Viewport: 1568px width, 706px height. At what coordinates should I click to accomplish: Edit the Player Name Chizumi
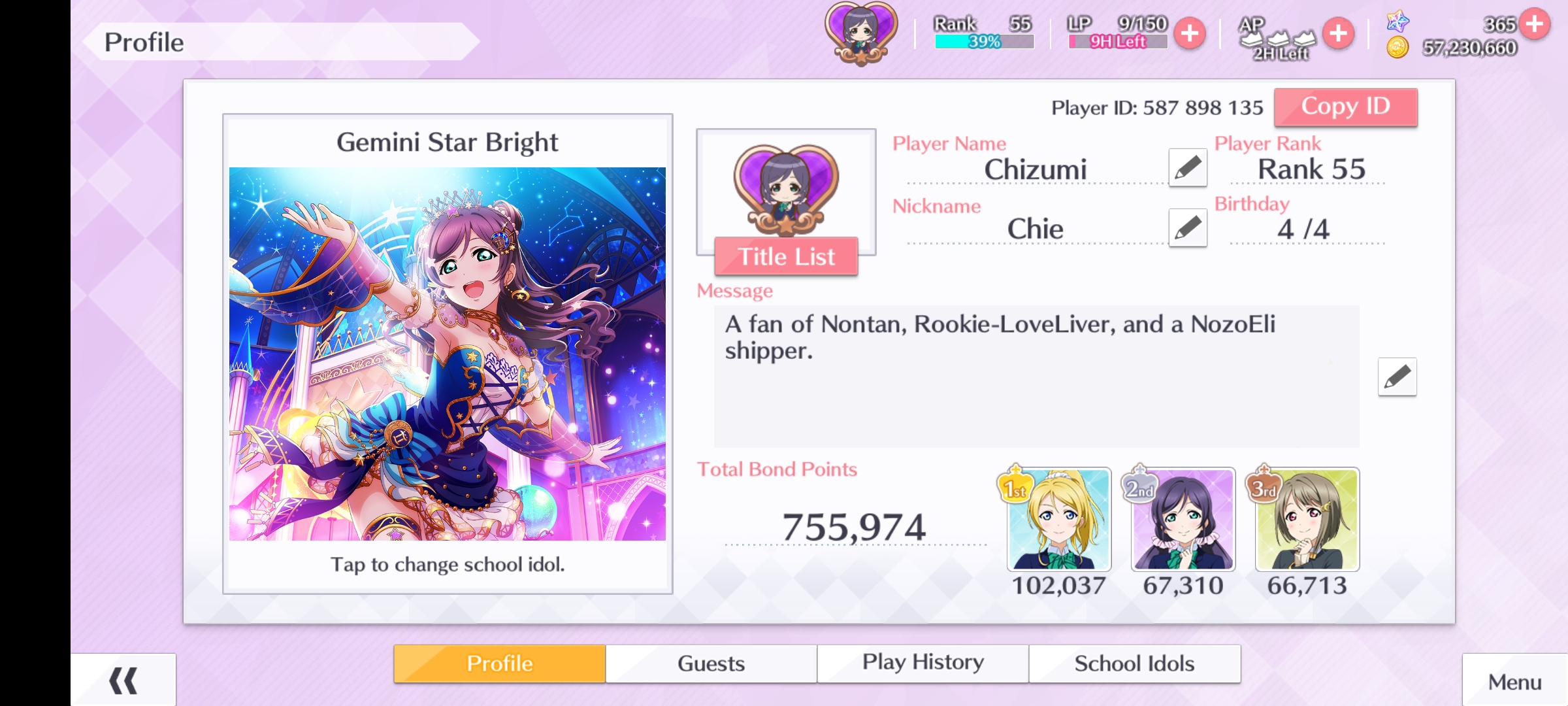pyautogui.click(x=1187, y=168)
